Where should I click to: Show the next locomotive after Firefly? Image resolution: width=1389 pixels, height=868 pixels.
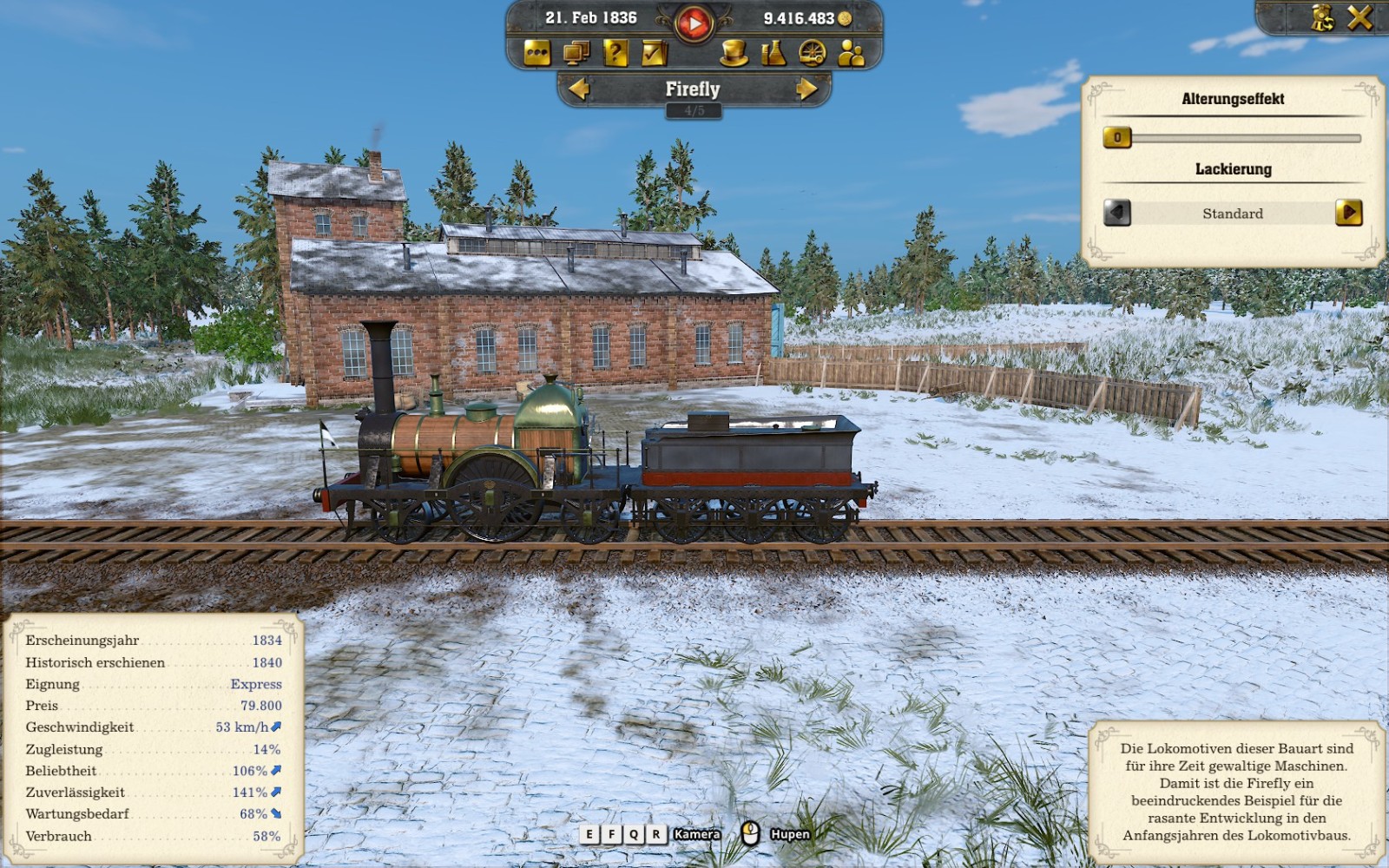[806, 89]
